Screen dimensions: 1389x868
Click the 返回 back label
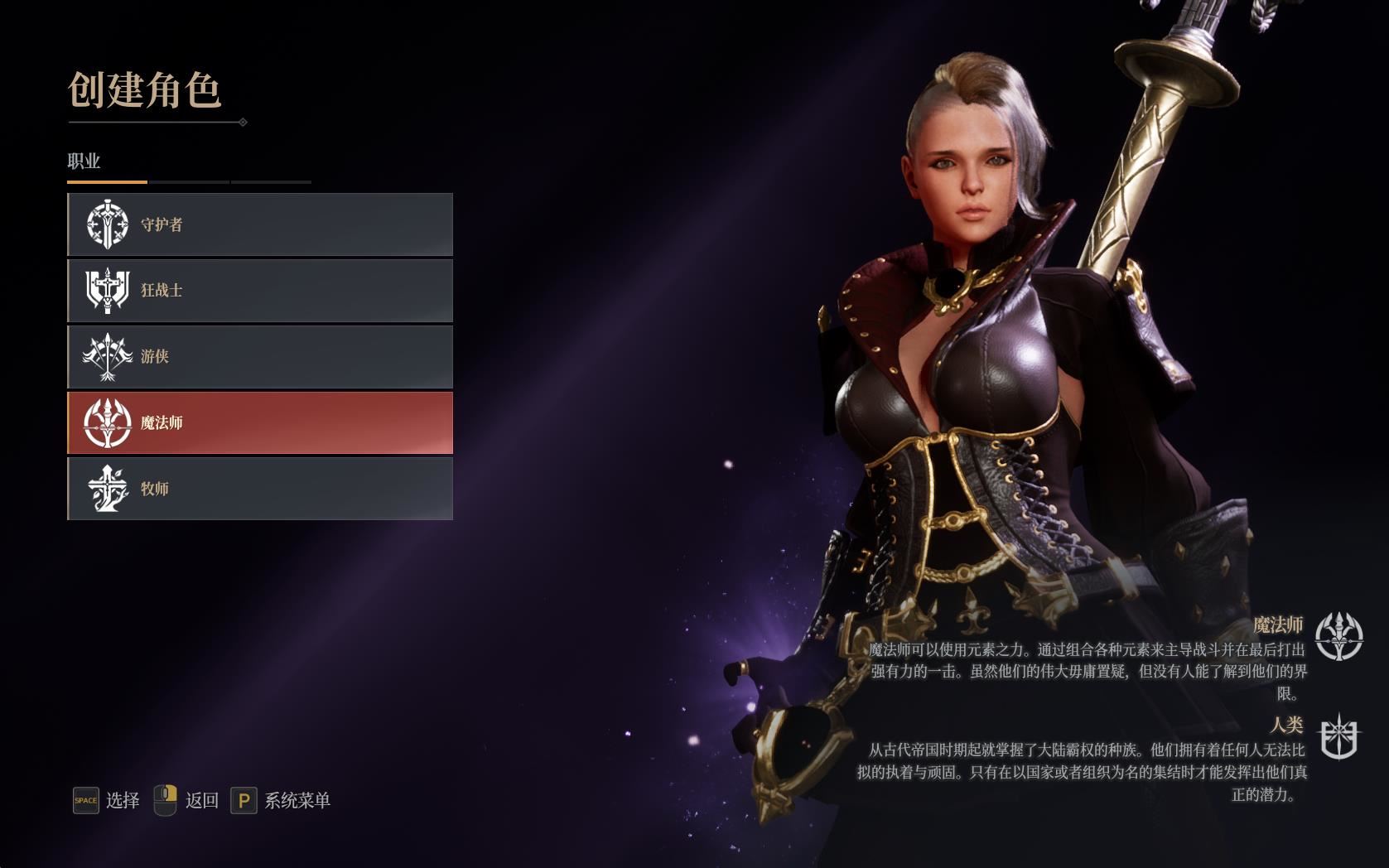coord(201,800)
